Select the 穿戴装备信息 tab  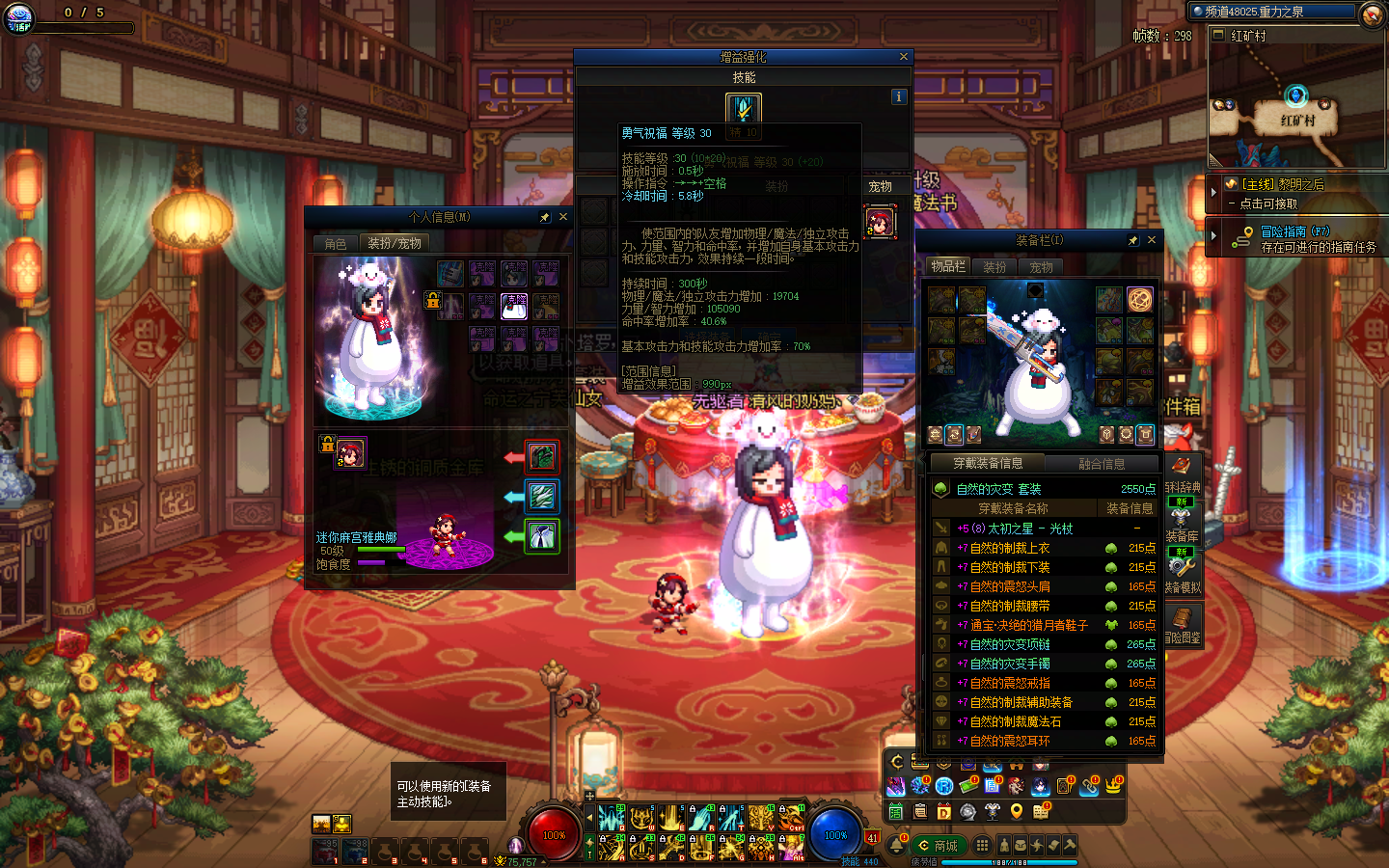click(x=988, y=464)
